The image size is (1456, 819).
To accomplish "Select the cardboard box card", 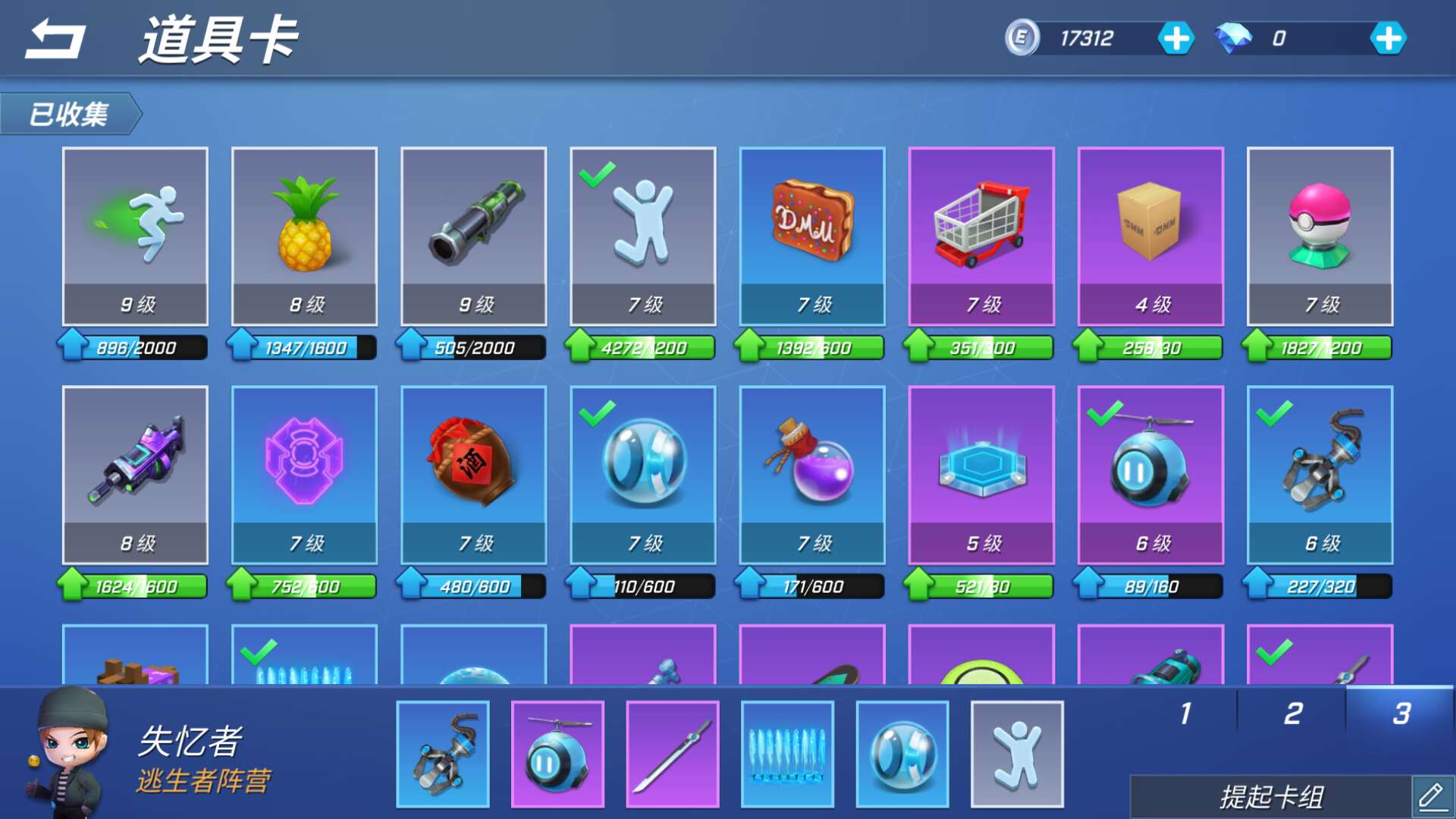I will tap(1150, 235).
